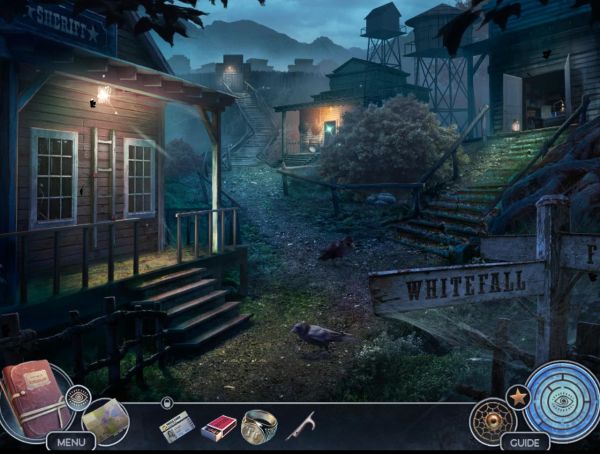
Task: Click the orange star icon
Action: 518,396
